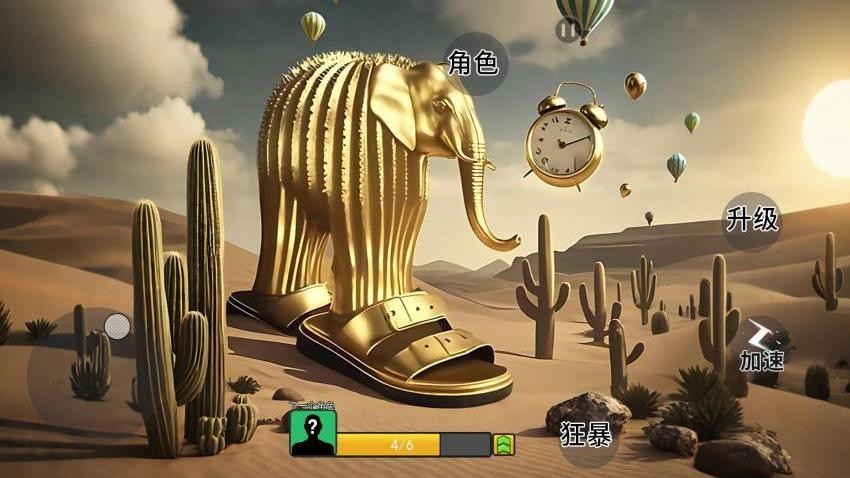Screen dimensions: 850x478
Task: Activate the 加速 speed-up ability
Action: [x=762, y=345]
